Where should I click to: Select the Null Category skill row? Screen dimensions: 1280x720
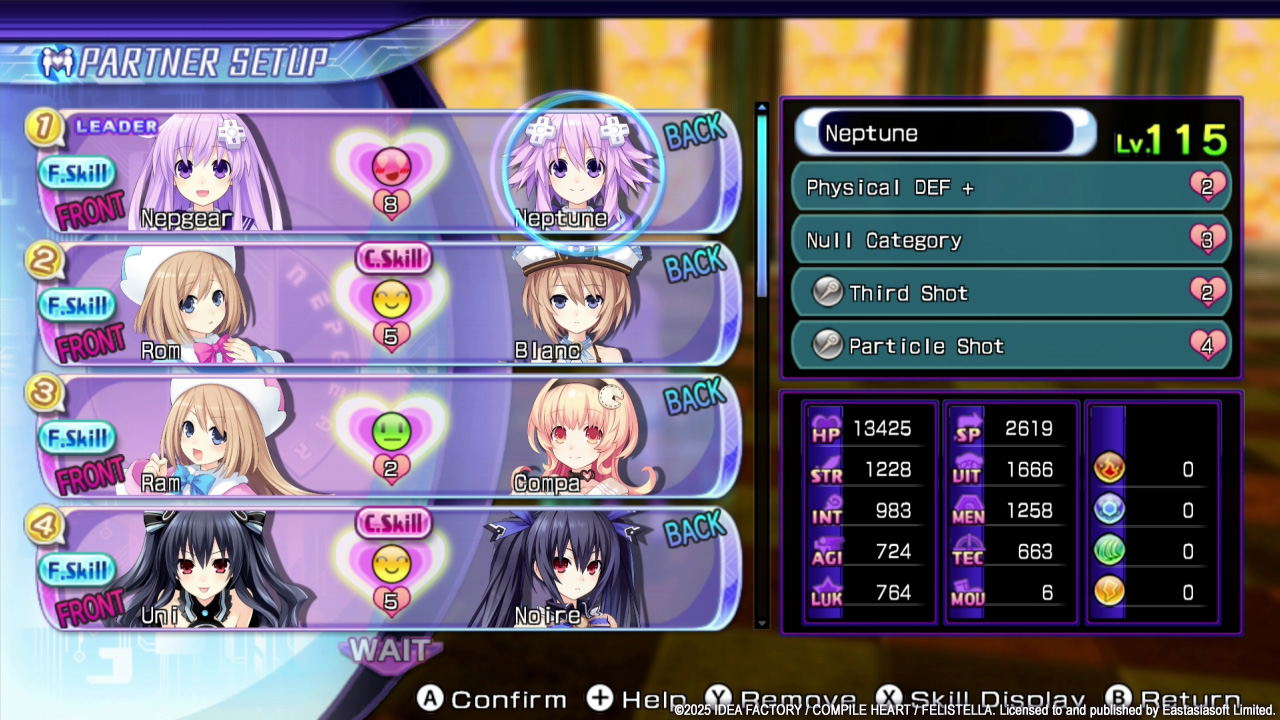click(1010, 240)
